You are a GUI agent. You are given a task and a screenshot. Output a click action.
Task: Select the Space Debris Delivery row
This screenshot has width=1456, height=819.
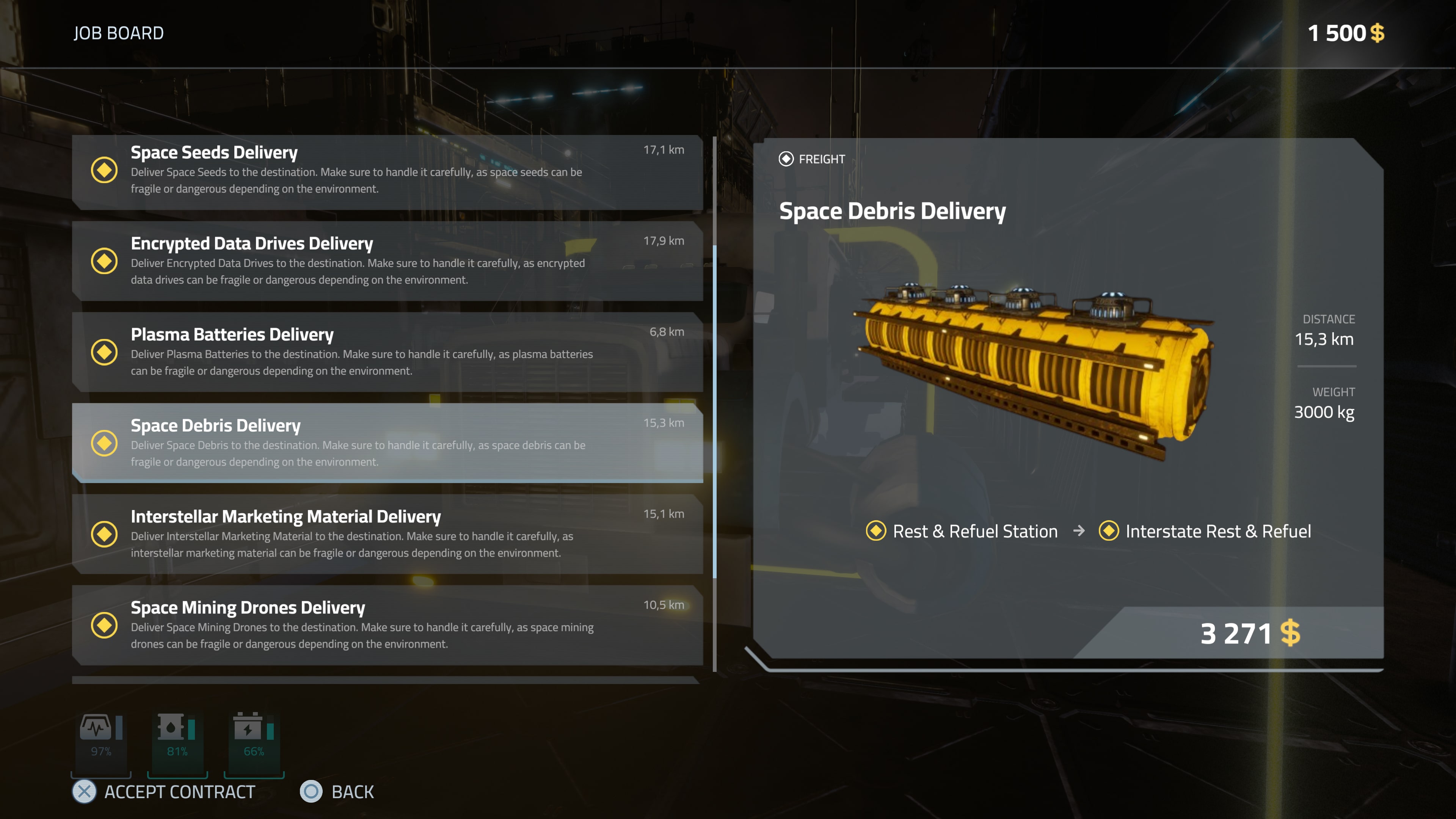click(x=387, y=443)
